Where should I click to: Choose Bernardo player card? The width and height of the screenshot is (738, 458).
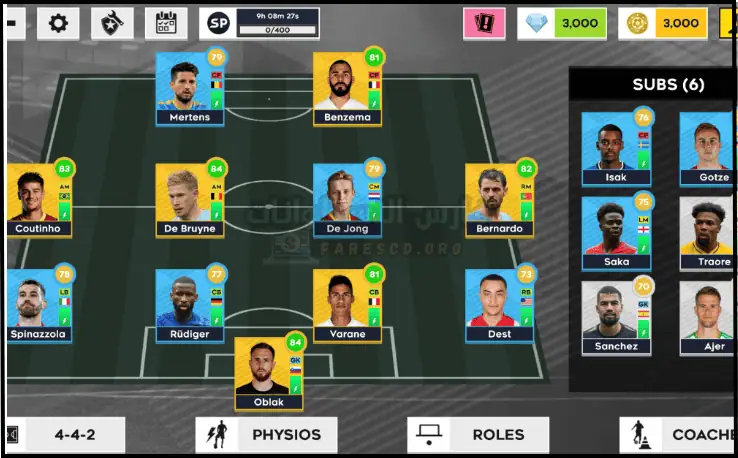(x=499, y=199)
